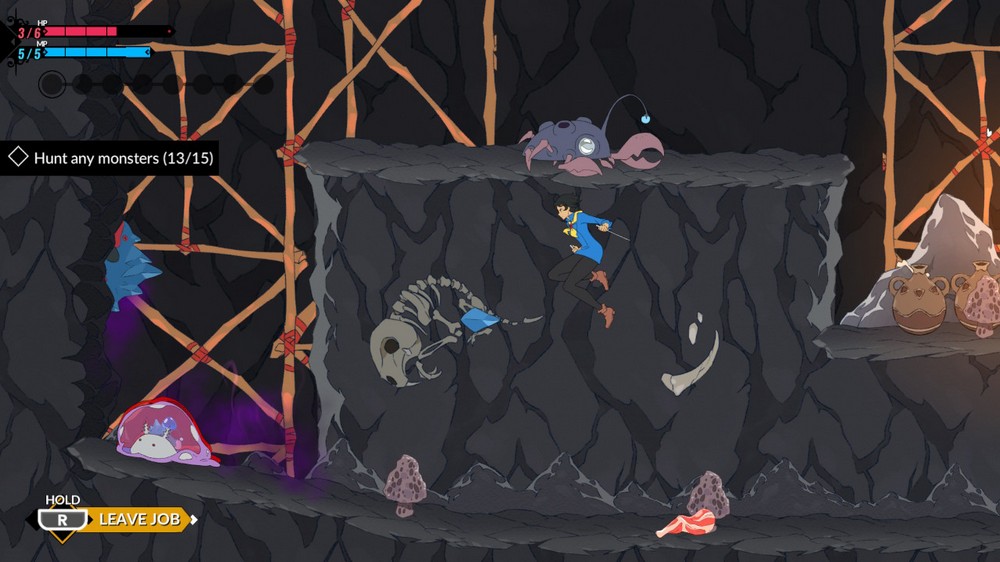
Task: Click the Leave Job button
Action: [x=138, y=519]
